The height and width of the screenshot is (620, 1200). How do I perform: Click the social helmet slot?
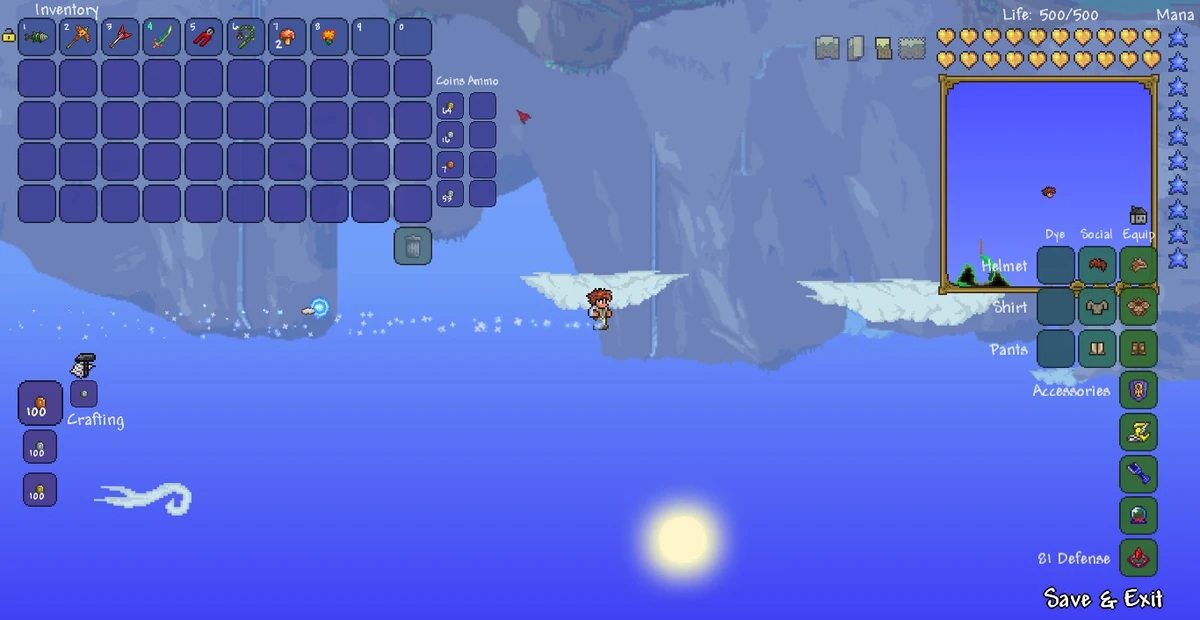tap(1097, 266)
